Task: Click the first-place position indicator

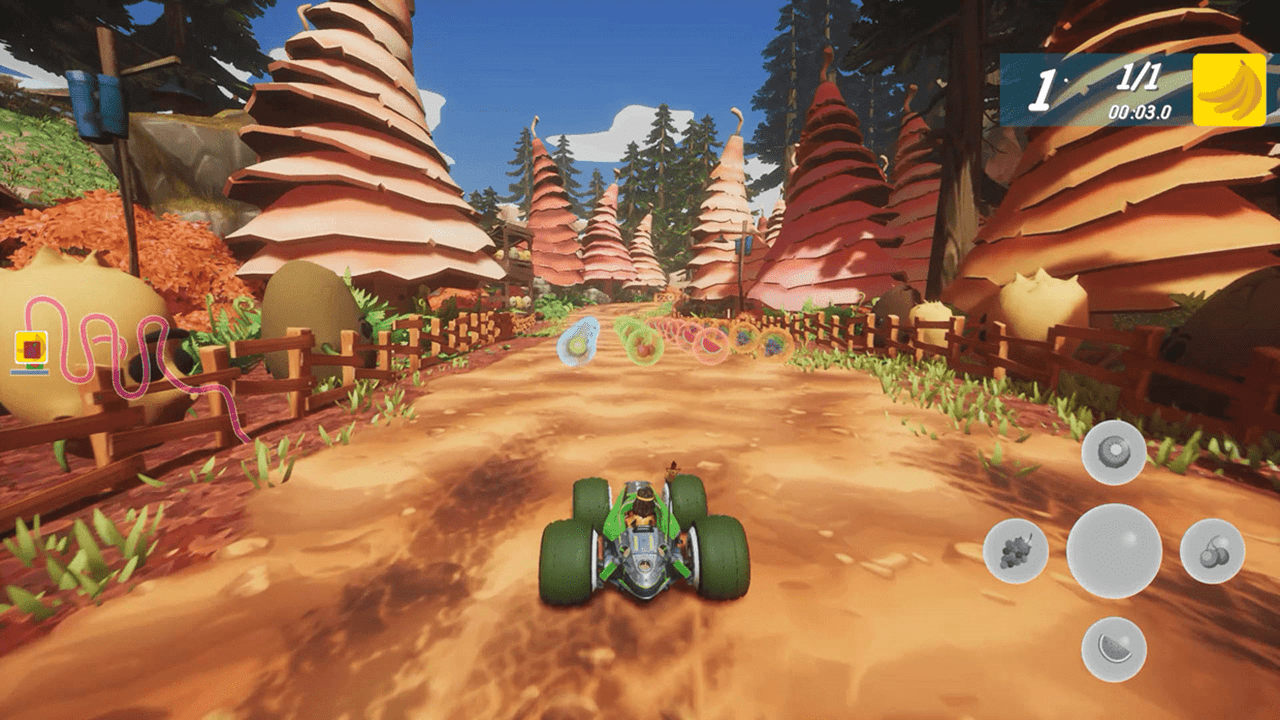Action: (x=1044, y=88)
